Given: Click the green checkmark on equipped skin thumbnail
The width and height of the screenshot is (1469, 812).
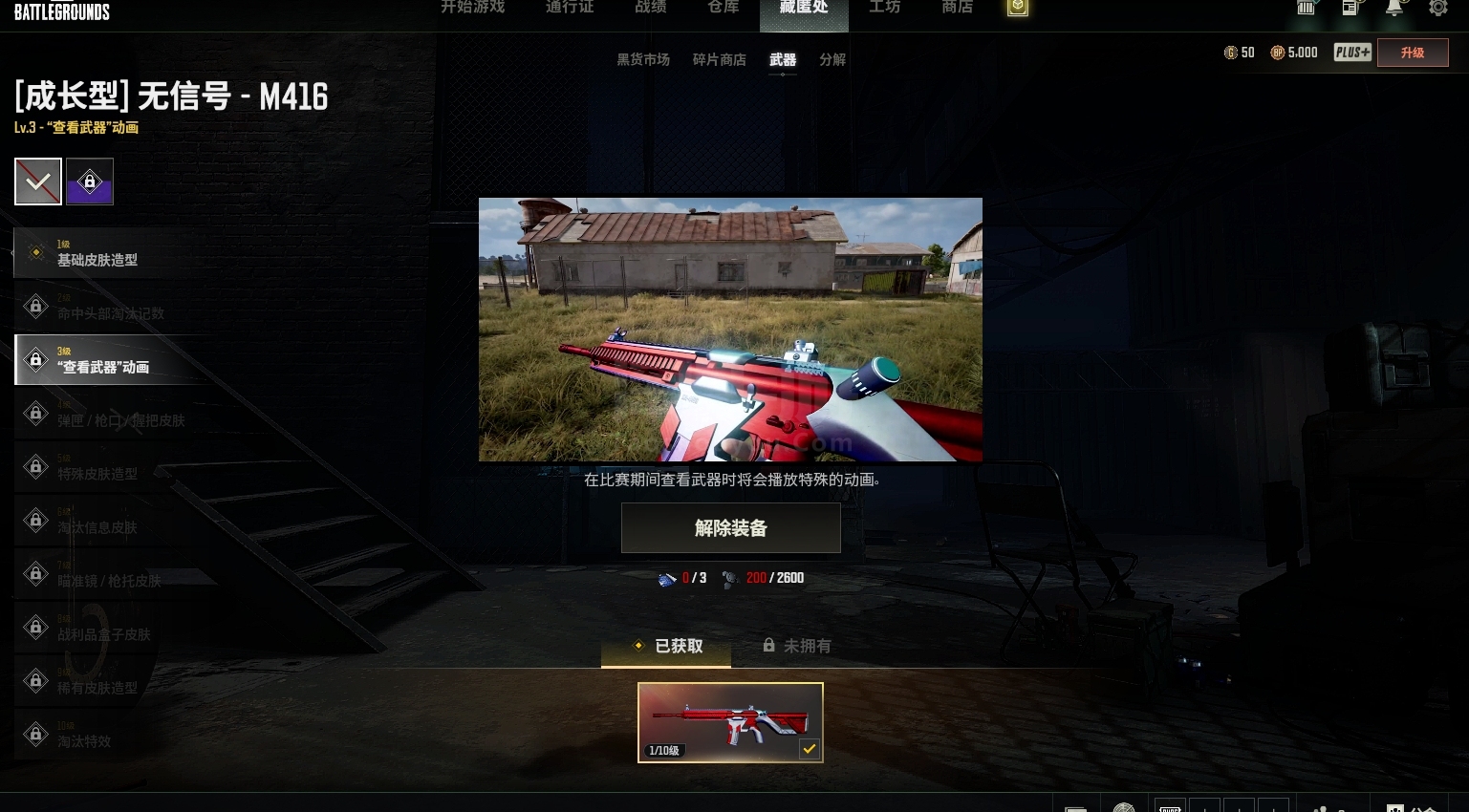Looking at the screenshot, I should 810,748.
